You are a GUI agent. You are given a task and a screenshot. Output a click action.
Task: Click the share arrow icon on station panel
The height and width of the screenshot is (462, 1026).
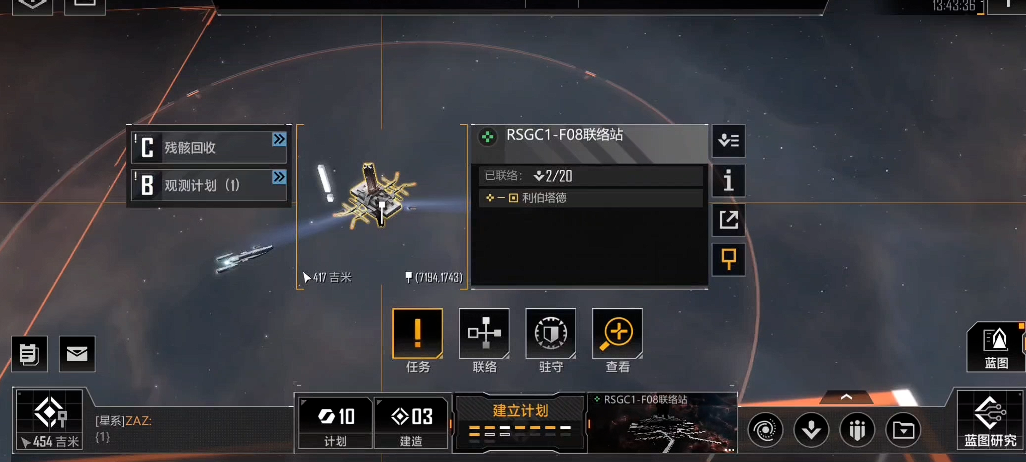(728, 220)
